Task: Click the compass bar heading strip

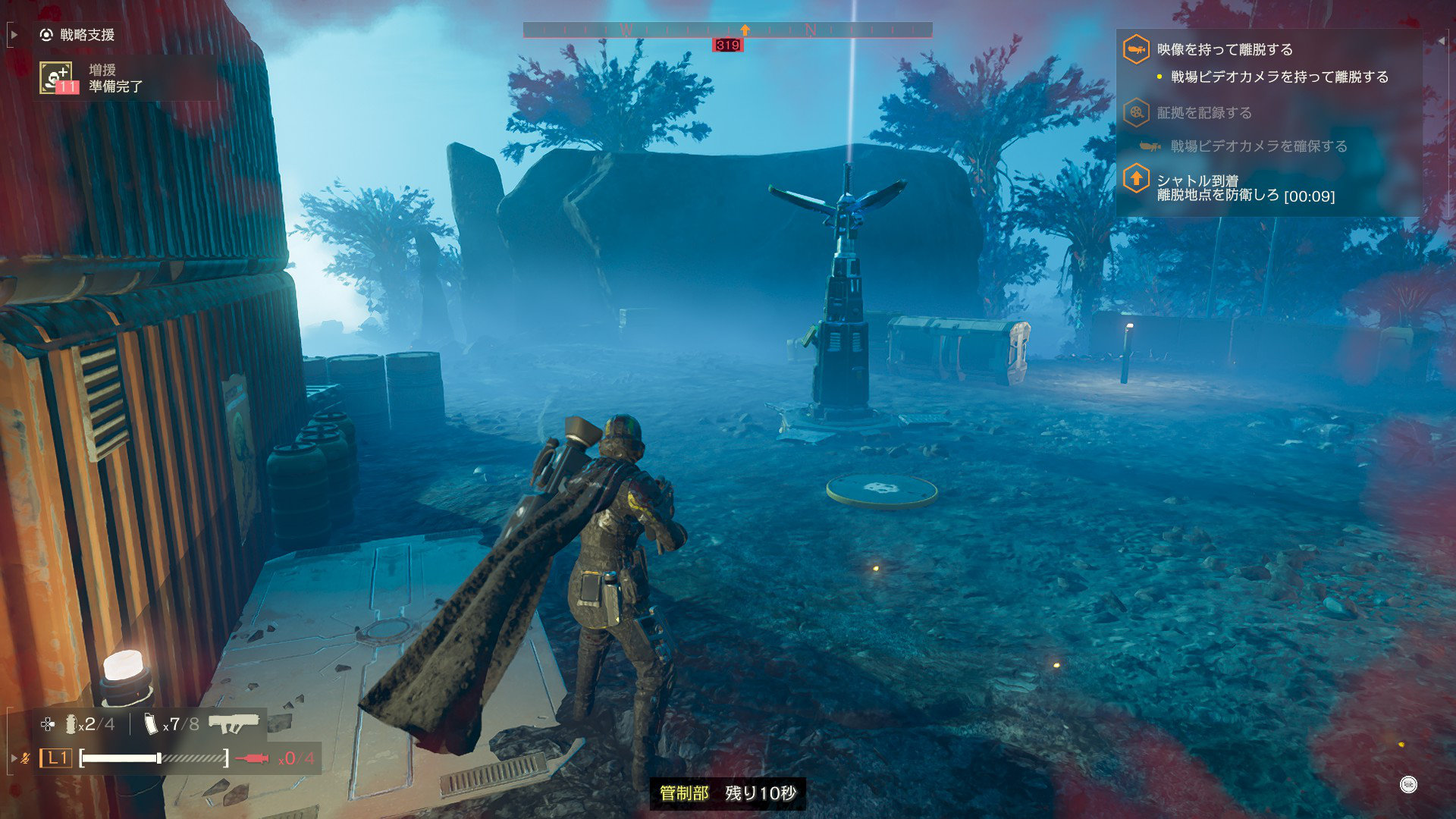Action: [727, 30]
